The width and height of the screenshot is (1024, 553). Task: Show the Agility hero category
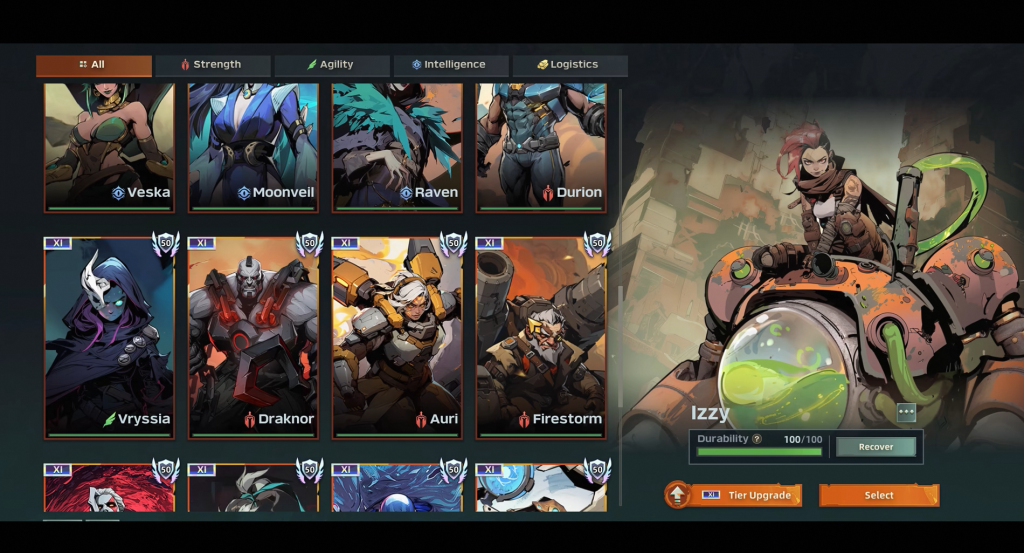(x=331, y=65)
